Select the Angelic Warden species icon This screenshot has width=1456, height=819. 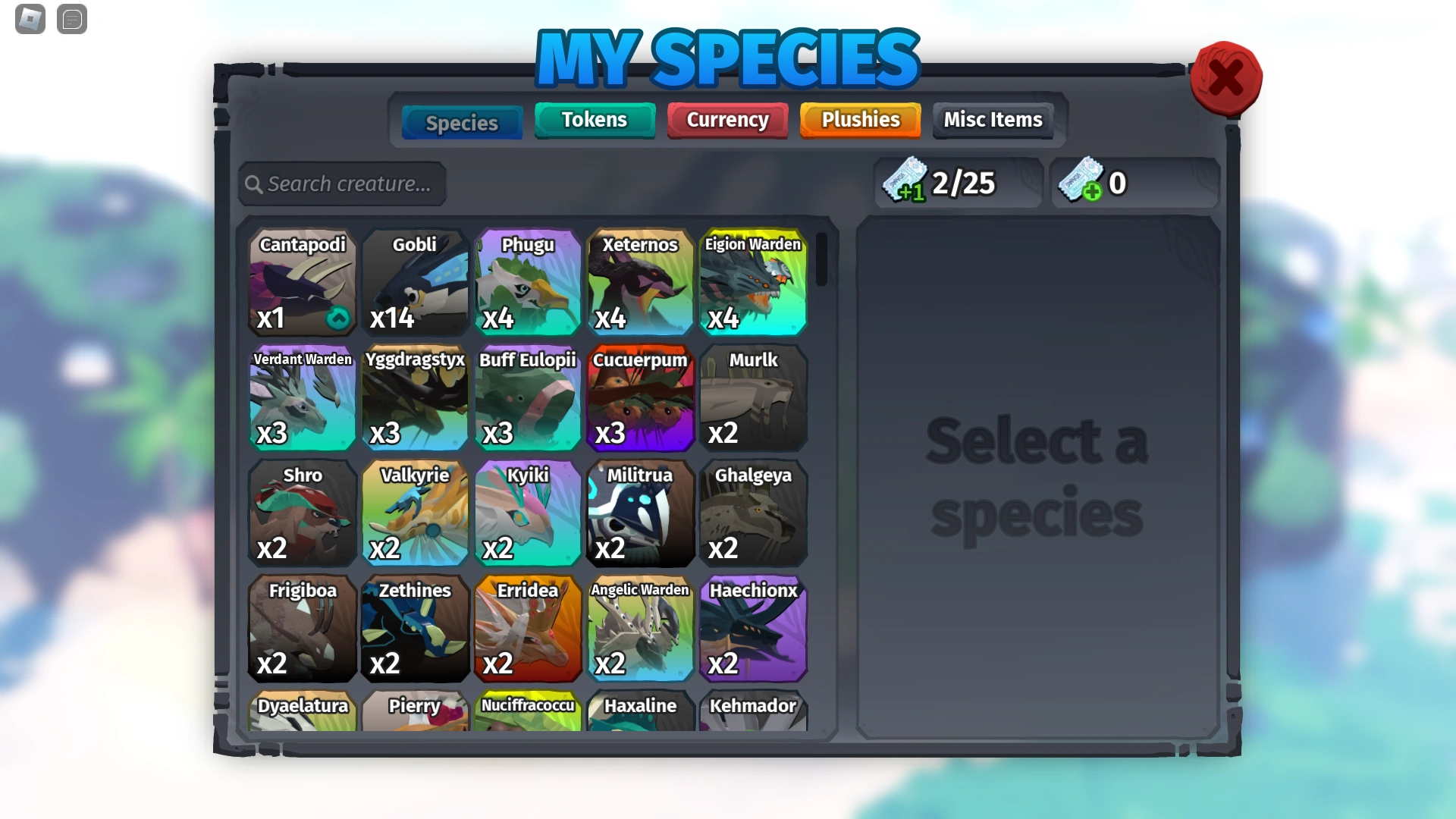point(641,629)
